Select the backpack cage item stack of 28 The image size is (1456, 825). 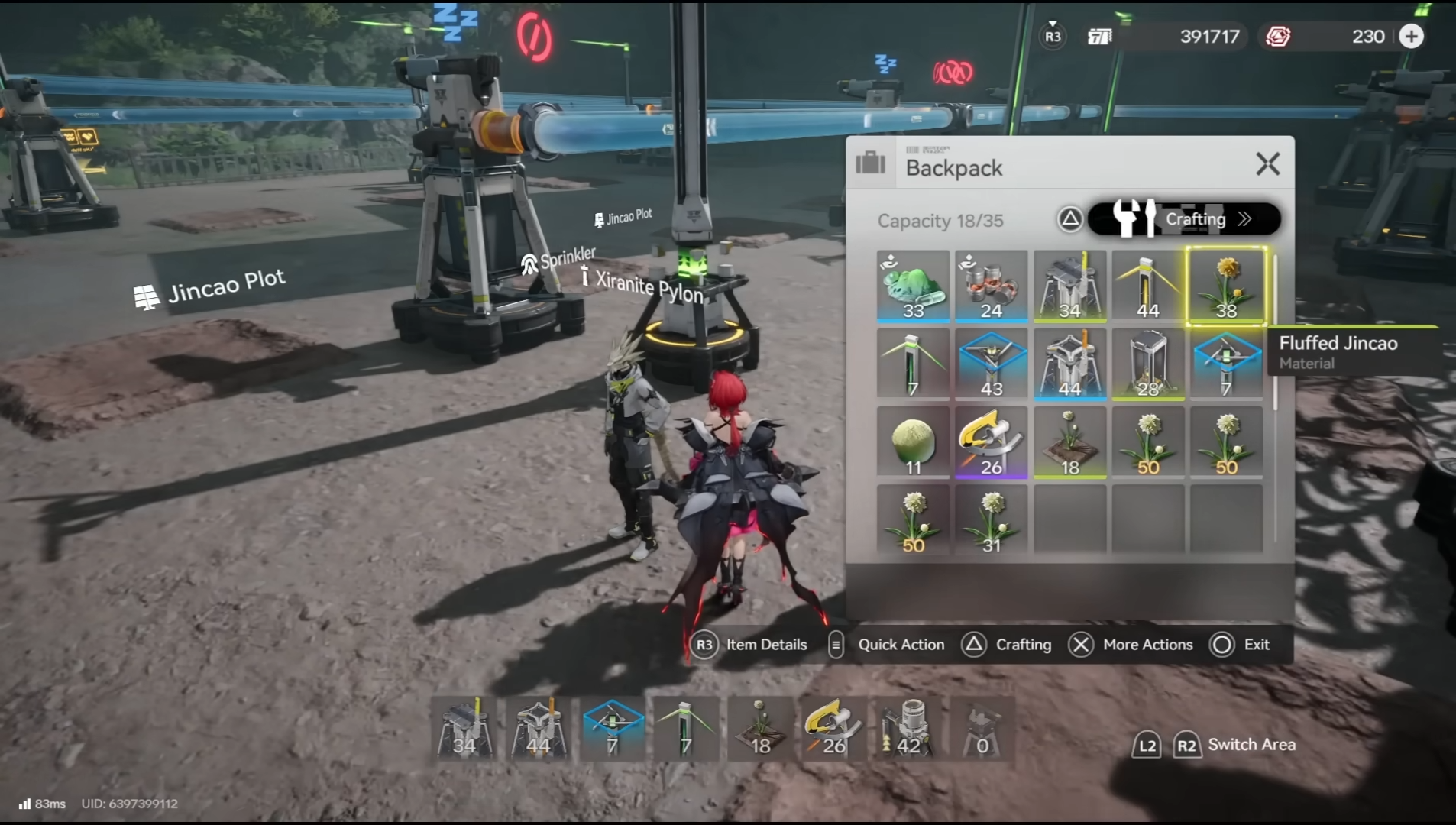1147,364
